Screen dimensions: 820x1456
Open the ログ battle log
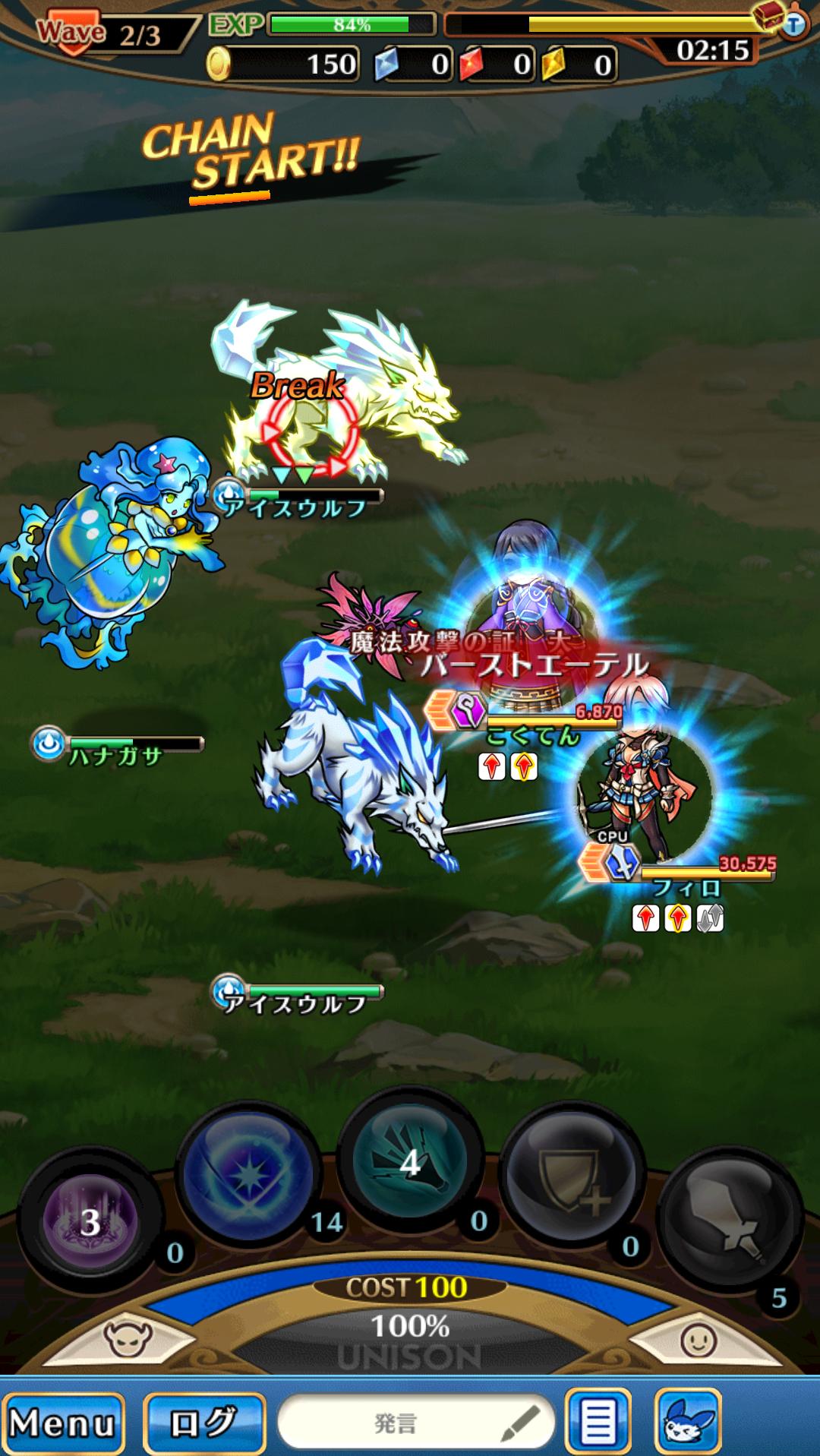[203, 1423]
